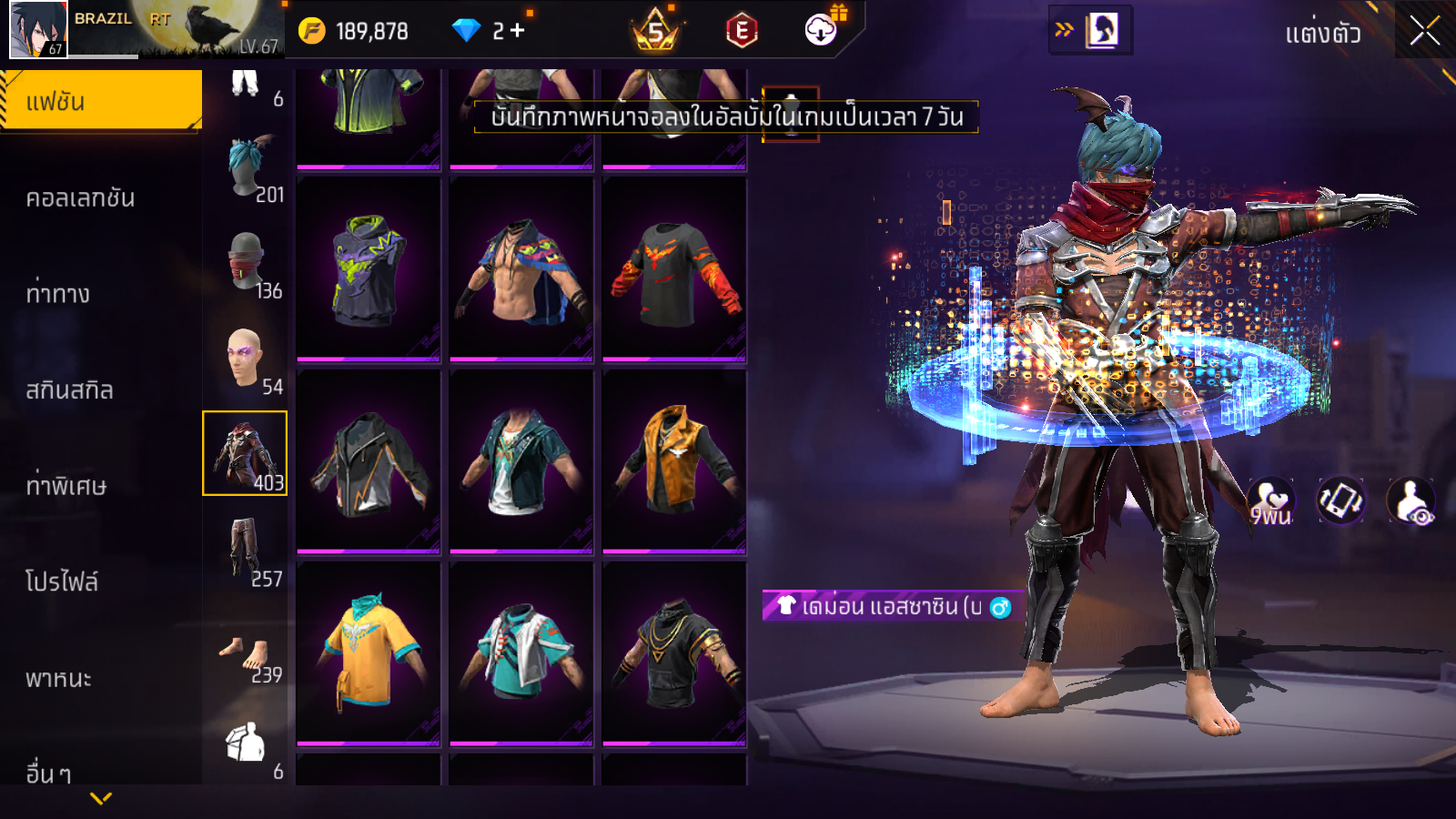
Task: Open the player profile avatar
Action: click(38, 30)
